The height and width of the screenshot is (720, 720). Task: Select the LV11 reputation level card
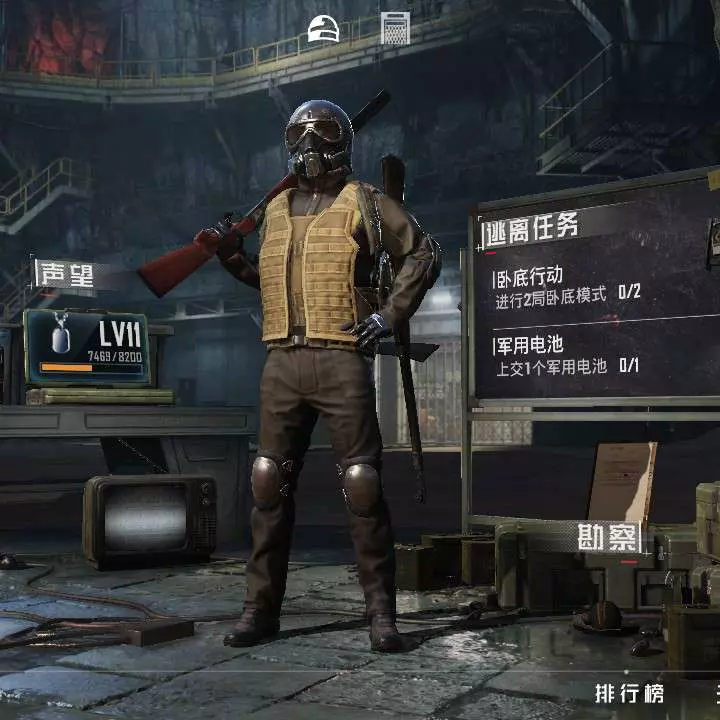click(87, 347)
